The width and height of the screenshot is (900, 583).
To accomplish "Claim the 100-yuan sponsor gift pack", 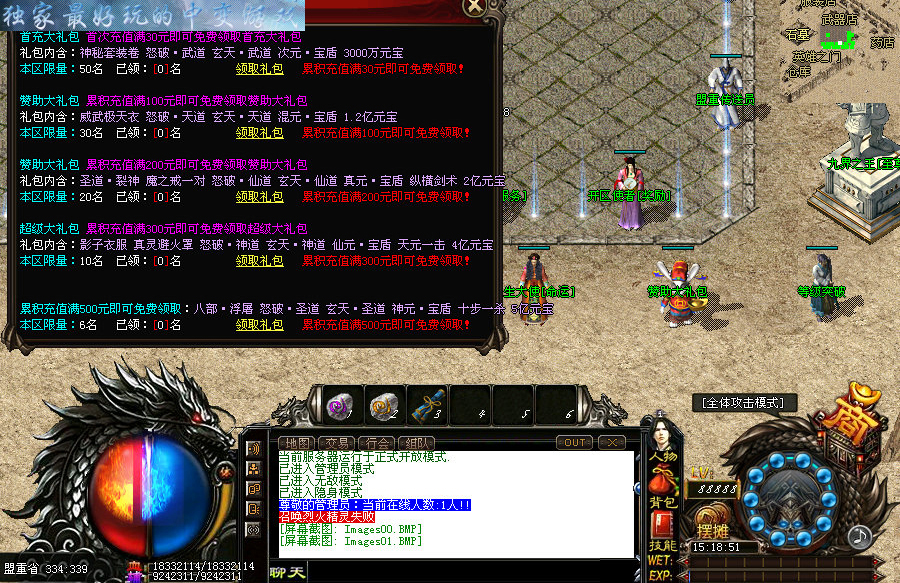I will 259,133.
